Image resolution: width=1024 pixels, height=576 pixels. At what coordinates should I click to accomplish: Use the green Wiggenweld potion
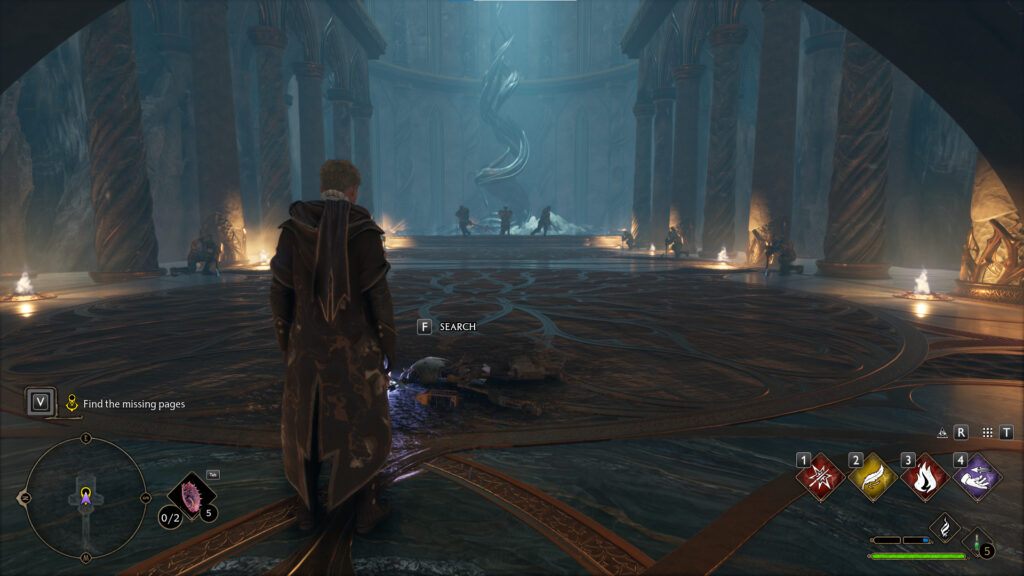[x=977, y=541]
